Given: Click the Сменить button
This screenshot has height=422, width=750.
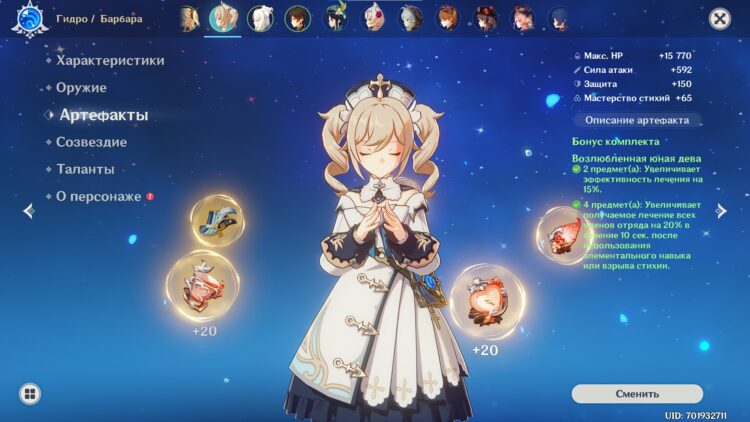Looking at the screenshot, I should [637, 393].
